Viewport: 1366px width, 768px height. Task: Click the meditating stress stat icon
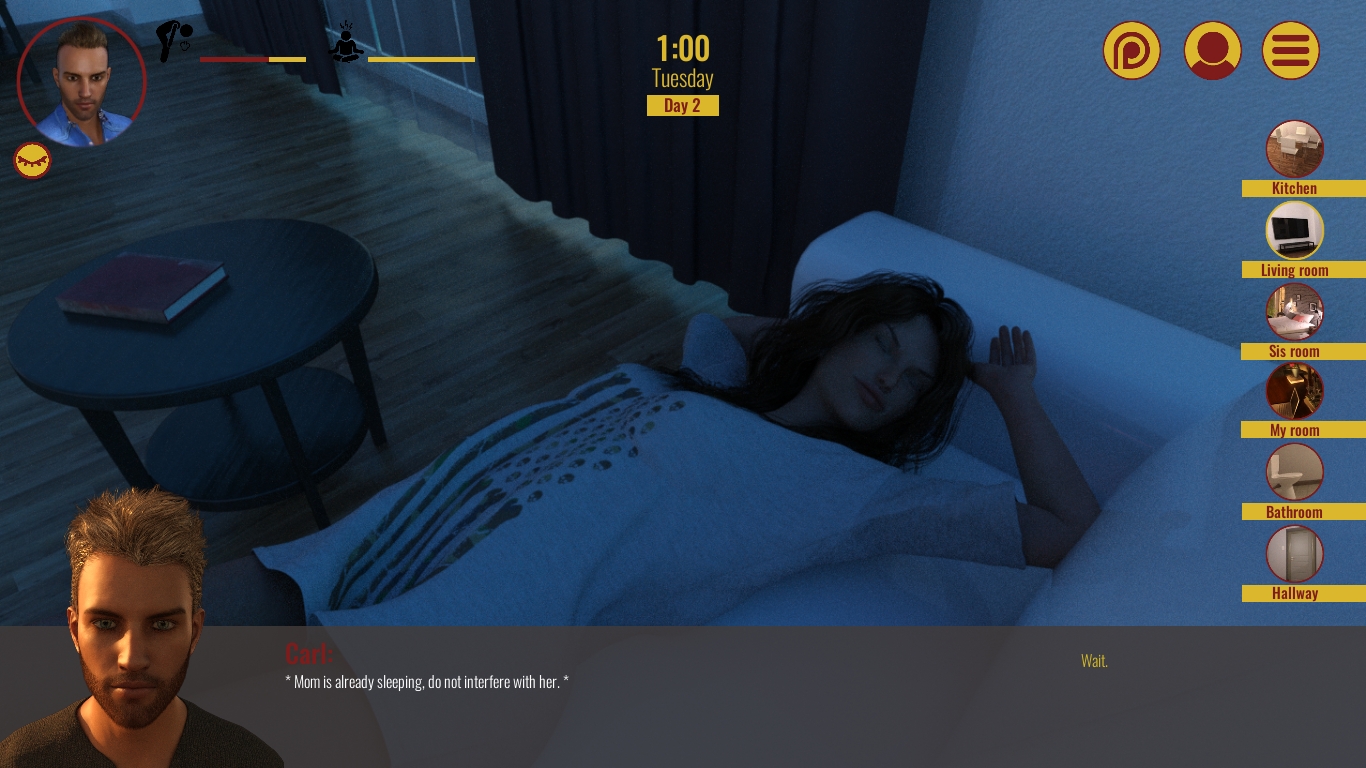(x=346, y=41)
